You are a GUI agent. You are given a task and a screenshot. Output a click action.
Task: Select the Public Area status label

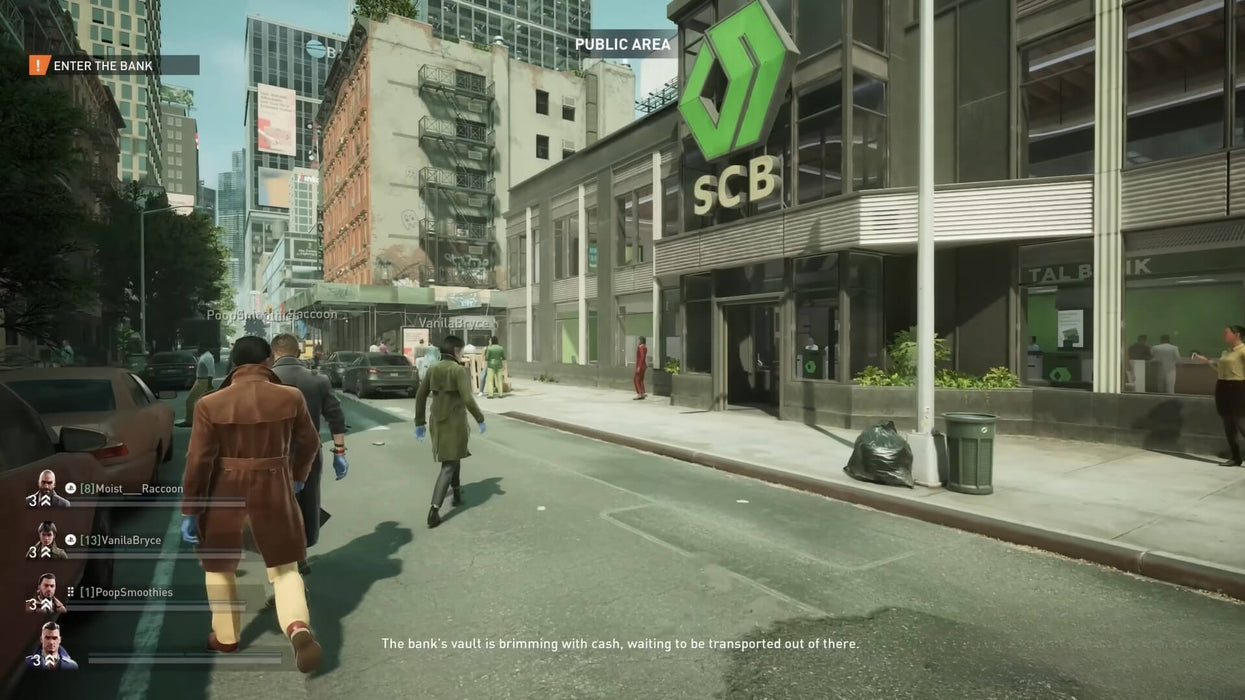pos(622,44)
